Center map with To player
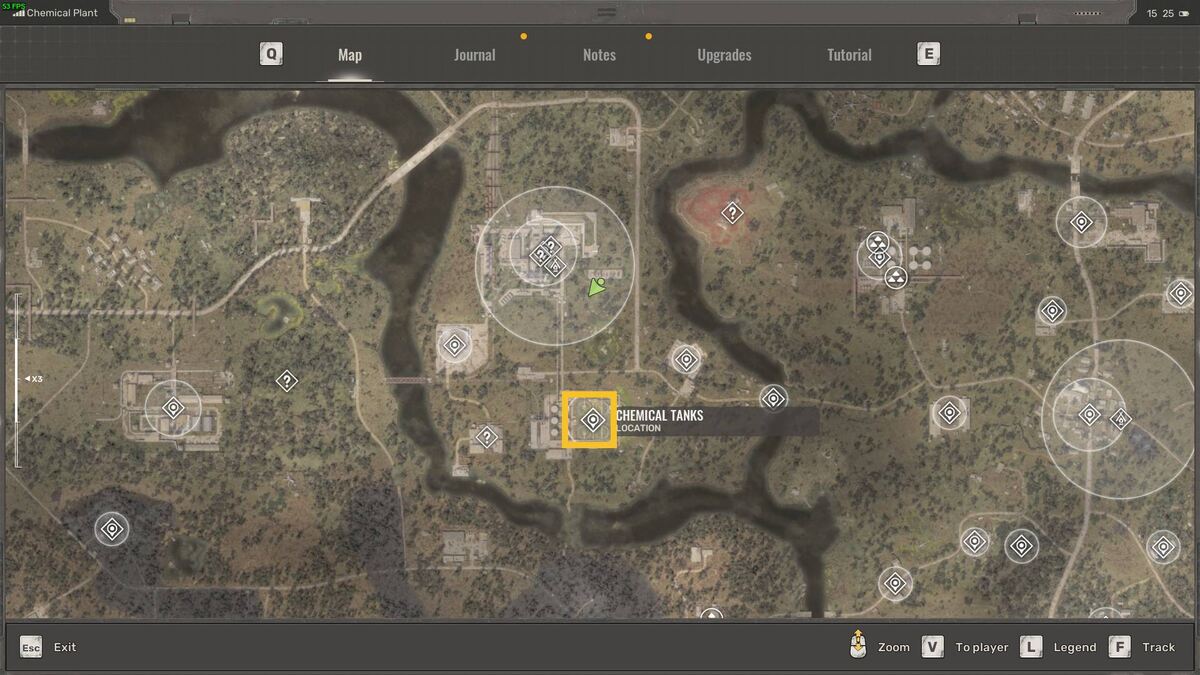This screenshot has width=1200, height=675. 967,647
